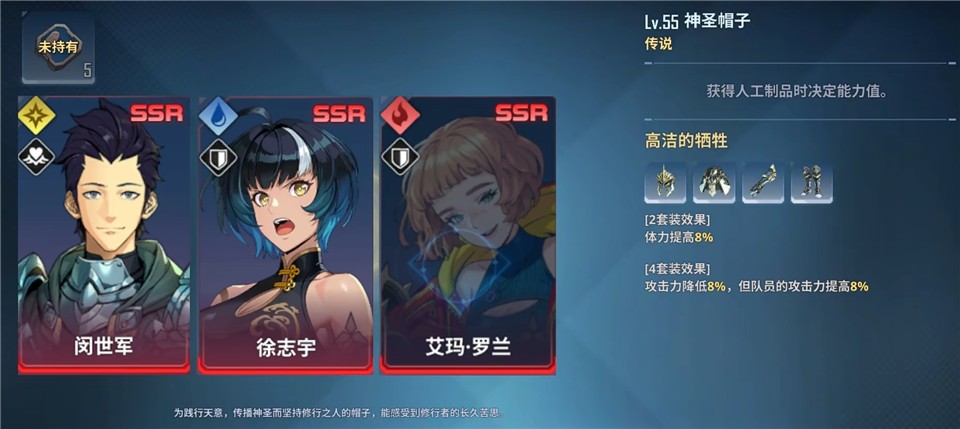Select the 闵世军 SSR character card
The height and width of the screenshot is (429, 960).
pyautogui.click(x=104, y=235)
